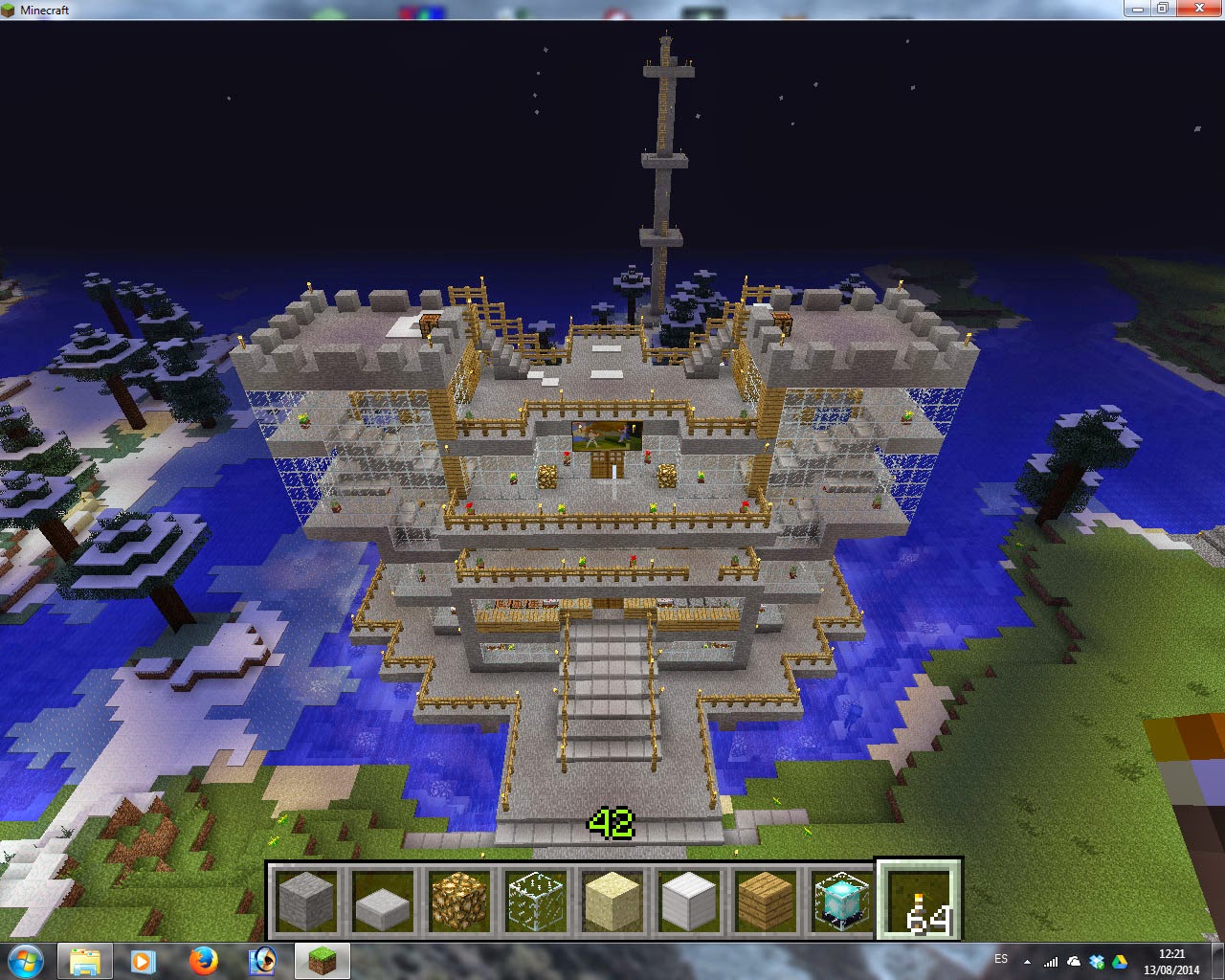Open Google Drive from the system tray
1225x980 pixels.
(1121, 960)
